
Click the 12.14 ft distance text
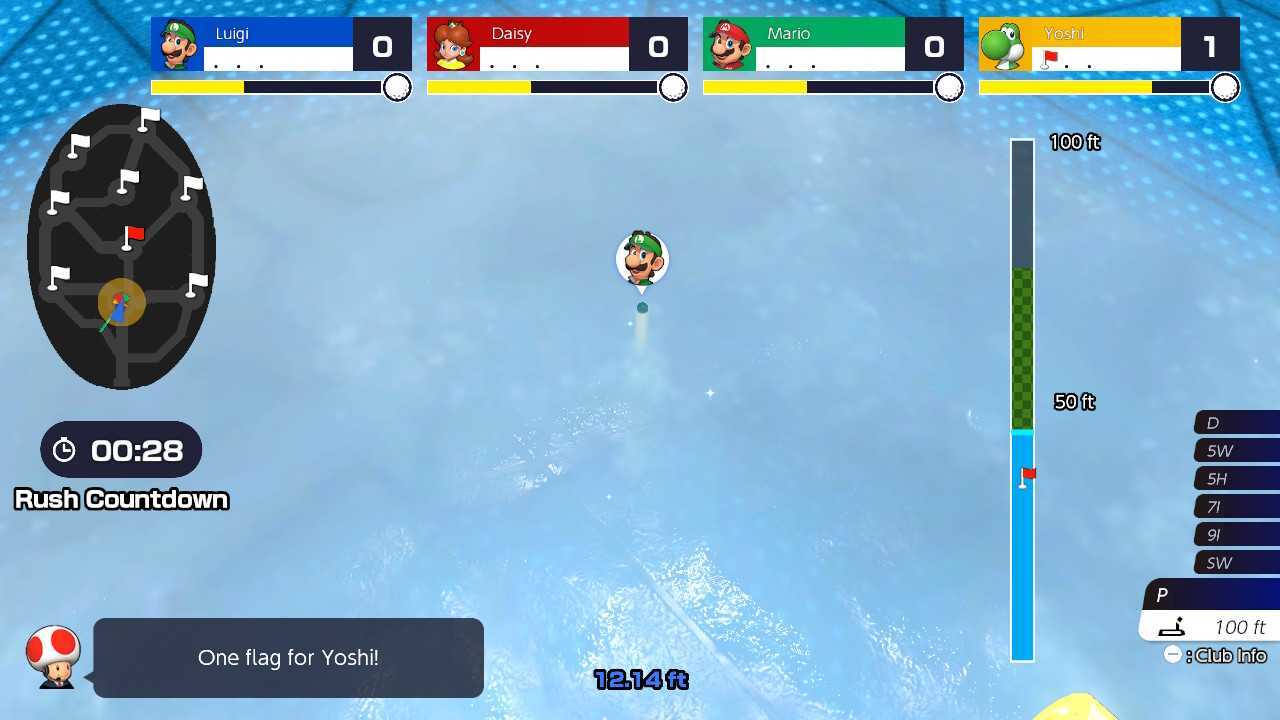[641, 679]
